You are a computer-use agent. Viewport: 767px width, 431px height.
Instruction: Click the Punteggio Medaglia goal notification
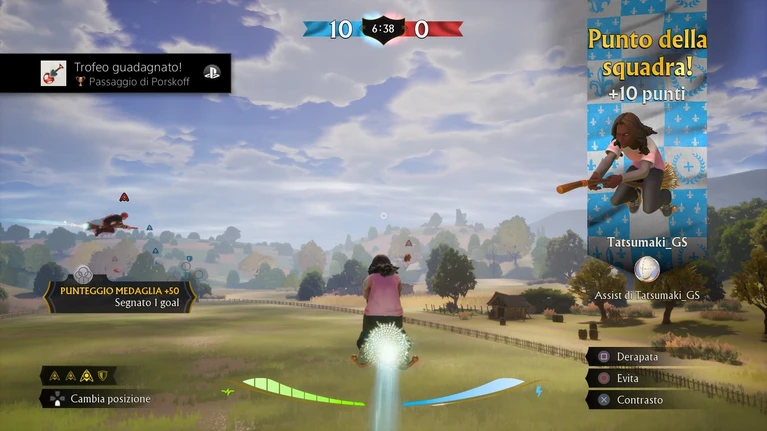pyautogui.click(x=118, y=283)
